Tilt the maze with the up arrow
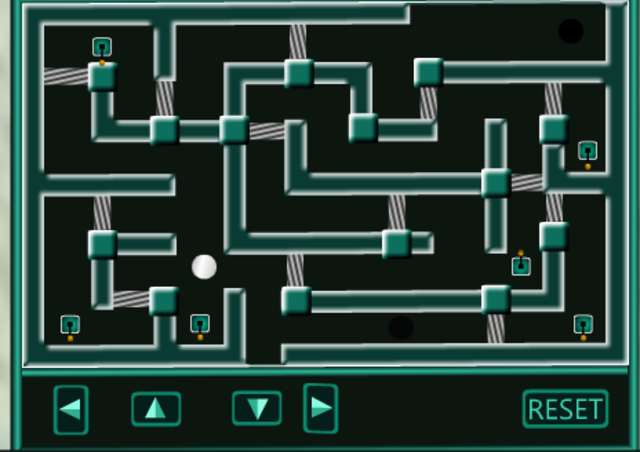The image size is (640, 452). (156, 408)
